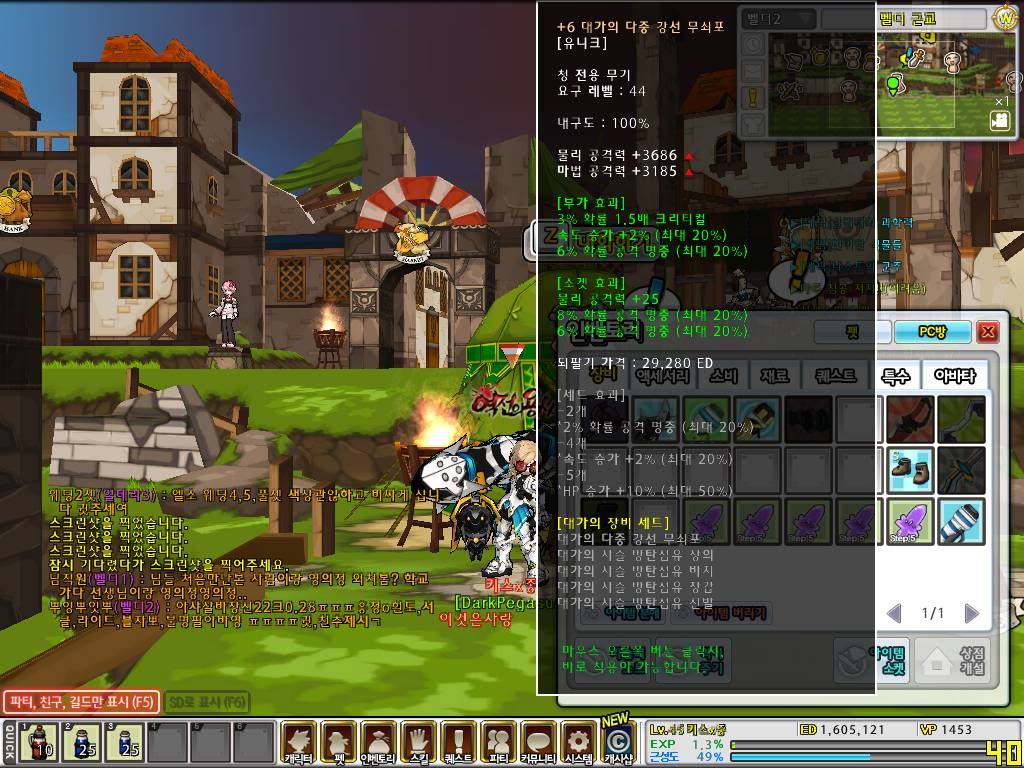Close the inventory window

coord(988,332)
